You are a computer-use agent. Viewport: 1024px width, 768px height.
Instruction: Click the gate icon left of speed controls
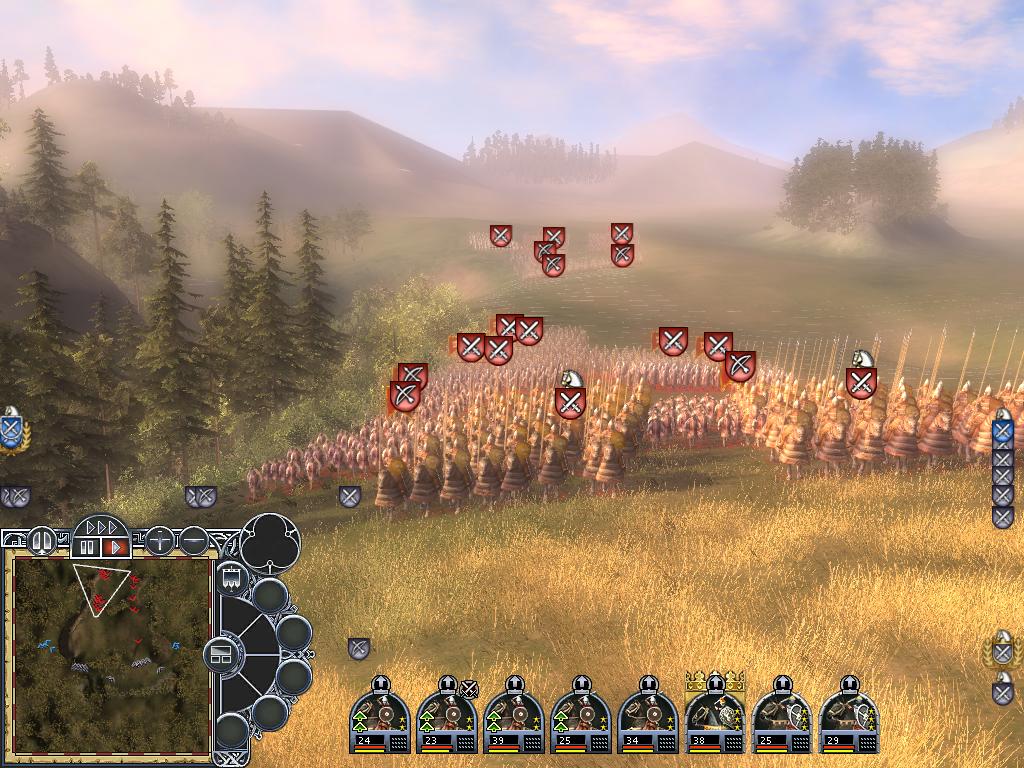coord(42,541)
